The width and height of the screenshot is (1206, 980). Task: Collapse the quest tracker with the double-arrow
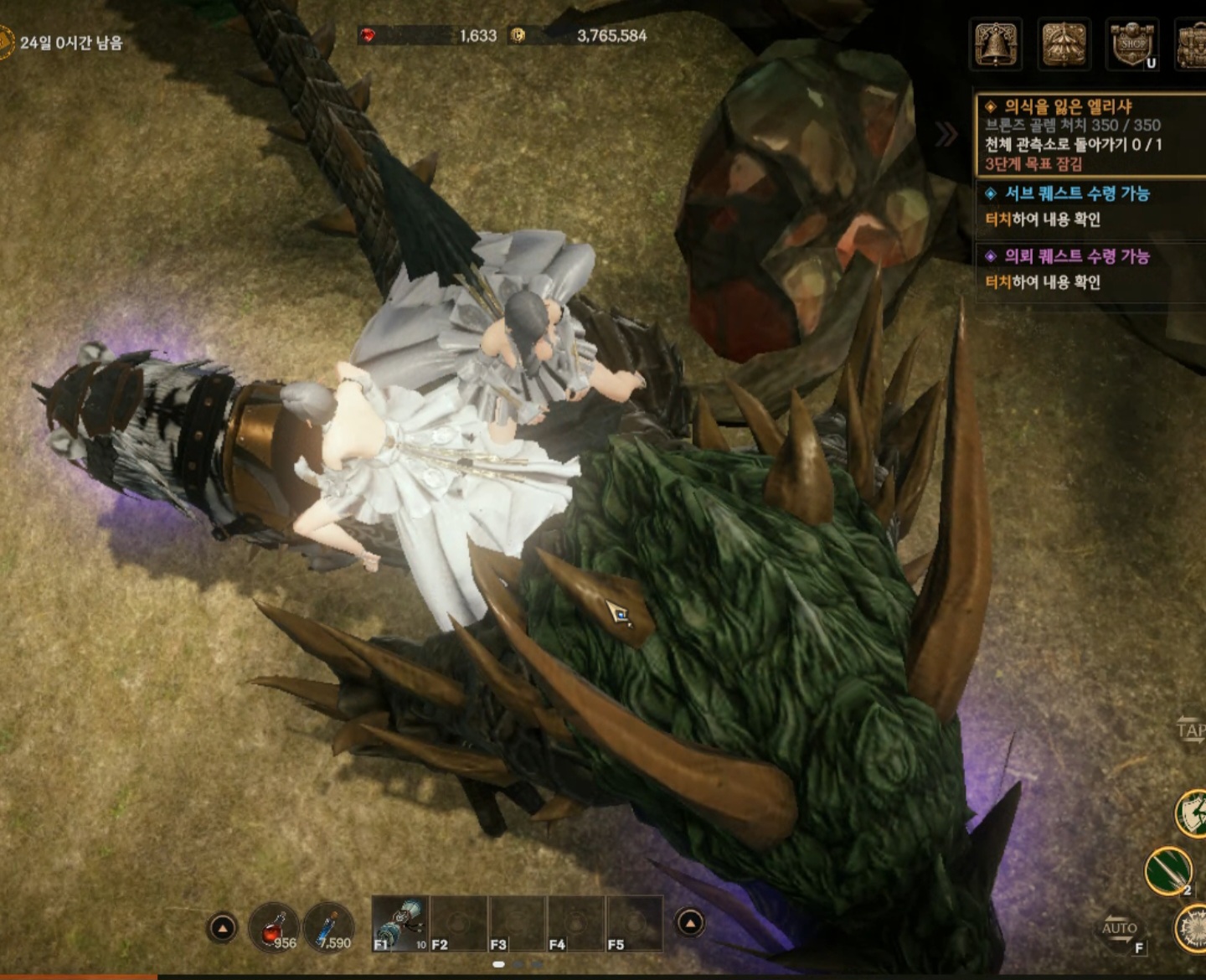(946, 134)
